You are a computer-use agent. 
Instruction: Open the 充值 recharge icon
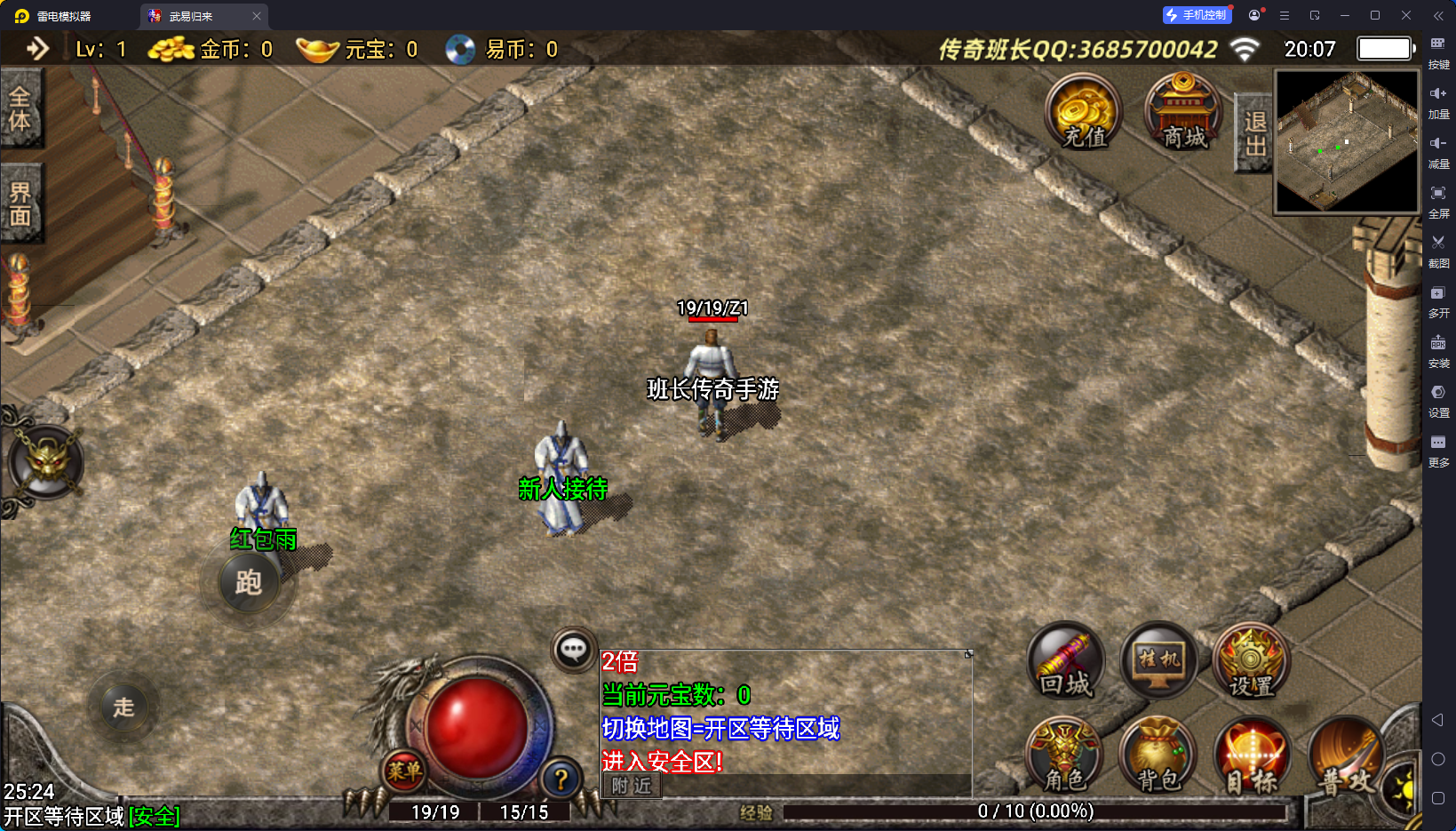[1083, 114]
